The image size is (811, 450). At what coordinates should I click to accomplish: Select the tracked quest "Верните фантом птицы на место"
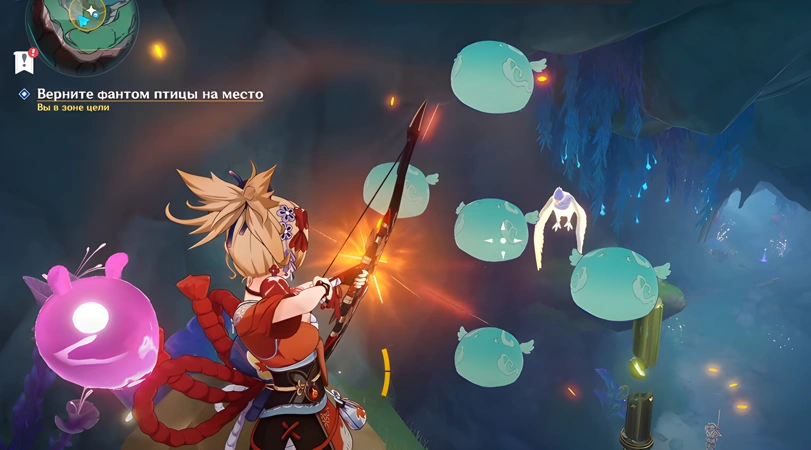pos(150,94)
